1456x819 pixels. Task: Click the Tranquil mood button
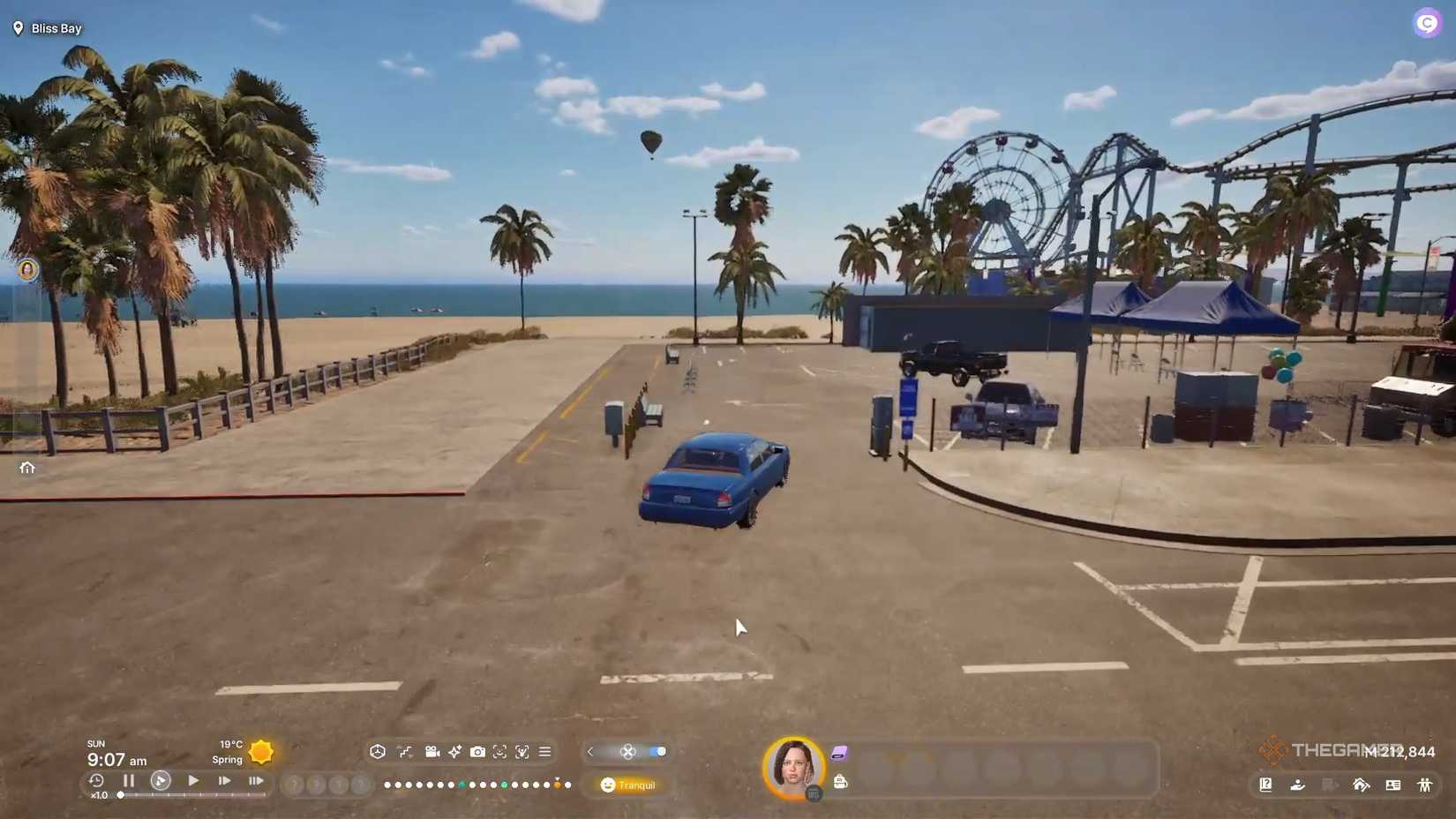628,785
